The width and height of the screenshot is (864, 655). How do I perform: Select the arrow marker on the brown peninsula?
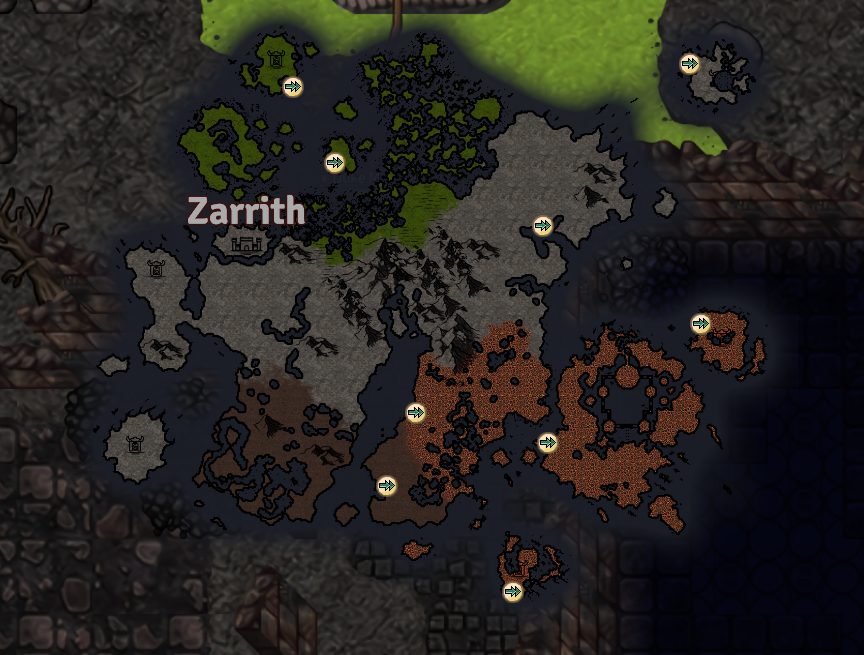[x=387, y=486]
